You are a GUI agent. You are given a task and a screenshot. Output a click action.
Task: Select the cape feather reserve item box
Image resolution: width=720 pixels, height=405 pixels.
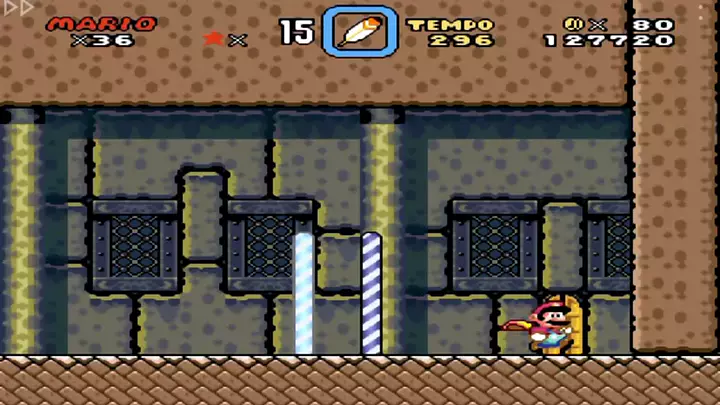pos(360,32)
